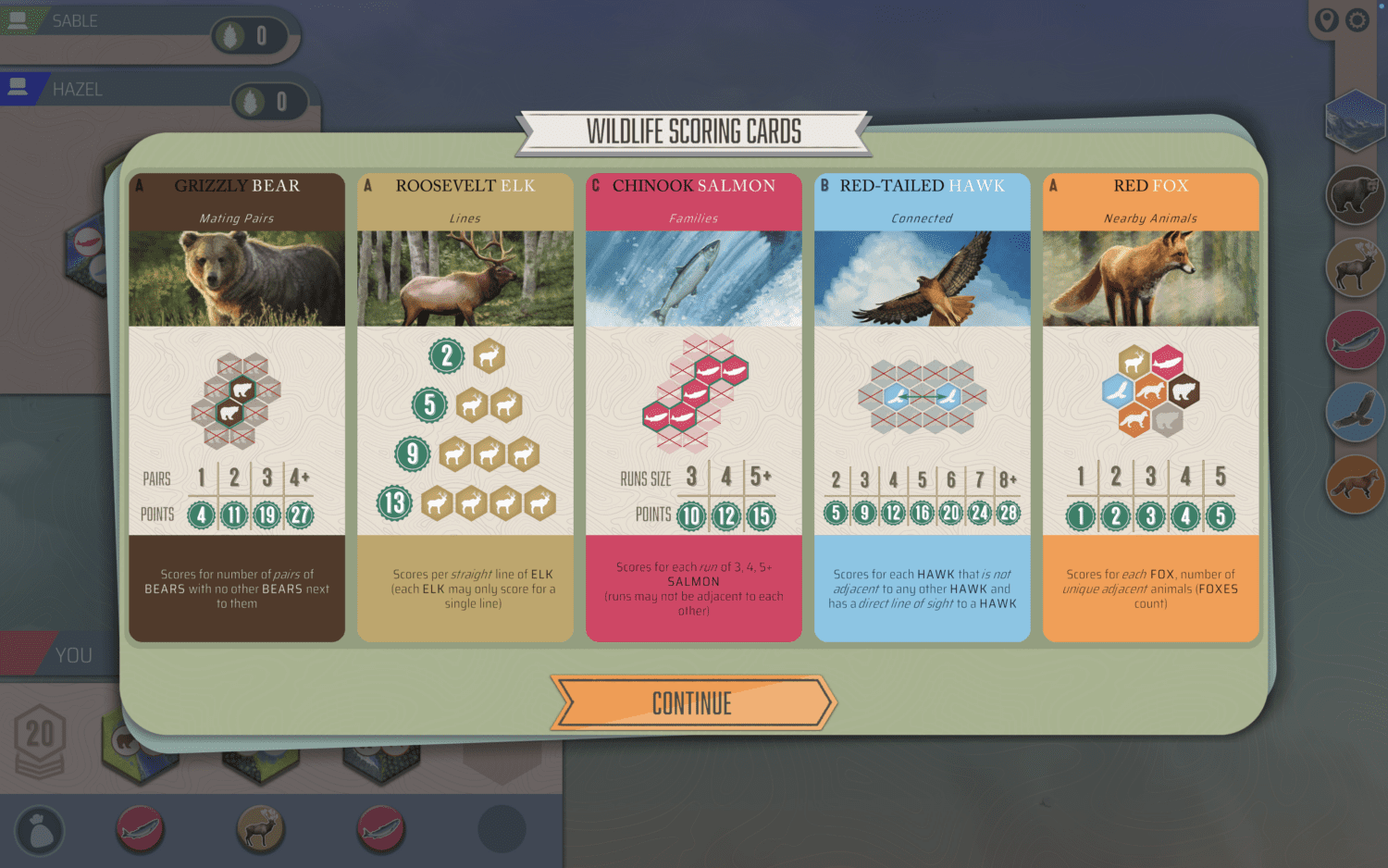Select the elk token in the bottom tray

[260, 828]
